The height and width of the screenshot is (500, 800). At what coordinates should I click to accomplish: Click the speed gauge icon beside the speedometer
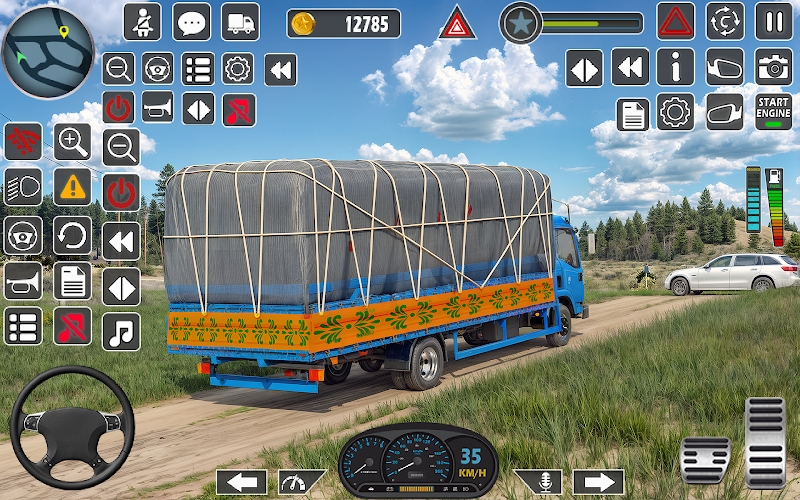(301, 482)
